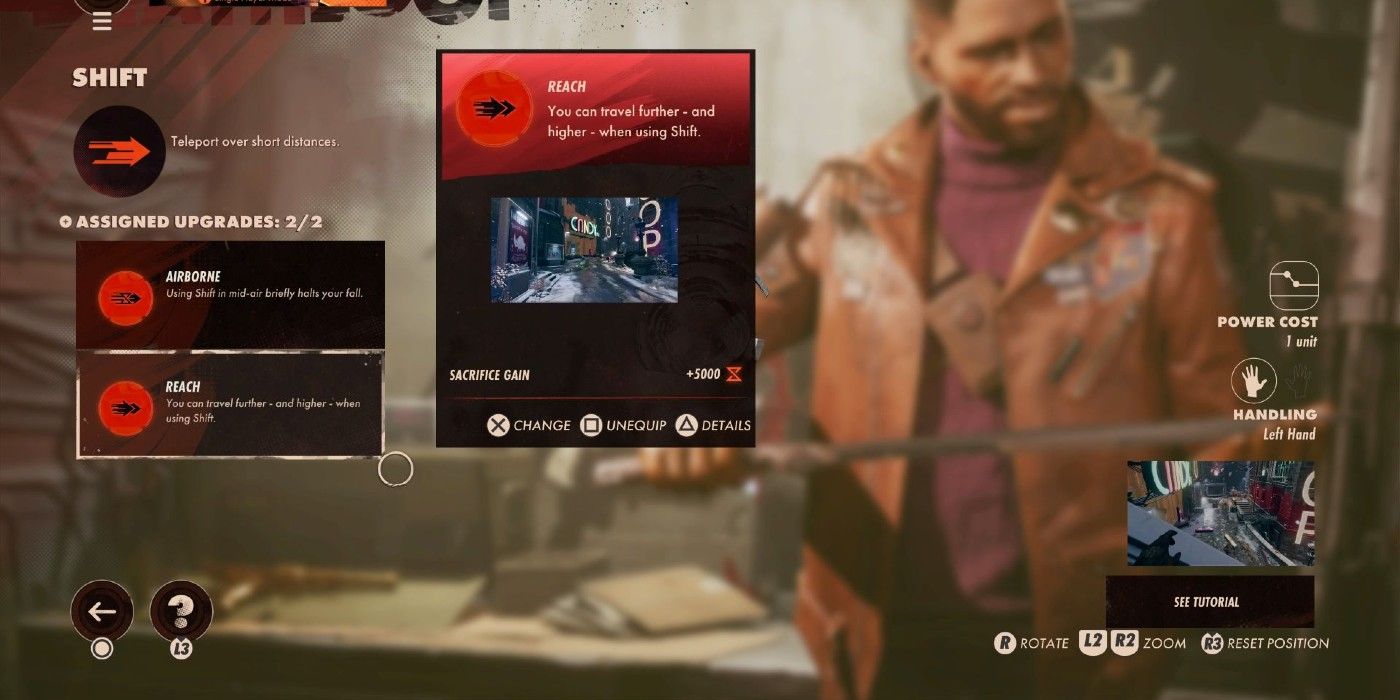Choose Change for the Reach upgrade
The width and height of the screenshot is (1400, 700).
[x=529, y=425]
